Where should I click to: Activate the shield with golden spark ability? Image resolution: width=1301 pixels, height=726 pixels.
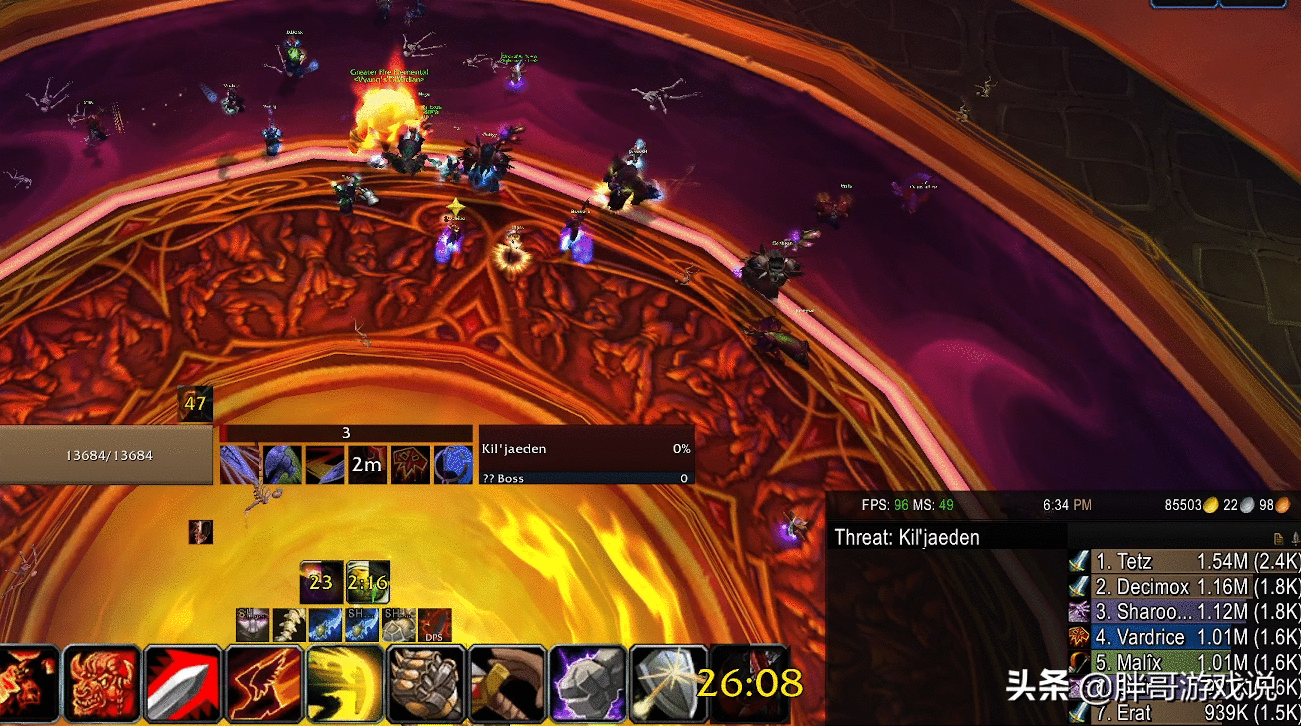669,685
